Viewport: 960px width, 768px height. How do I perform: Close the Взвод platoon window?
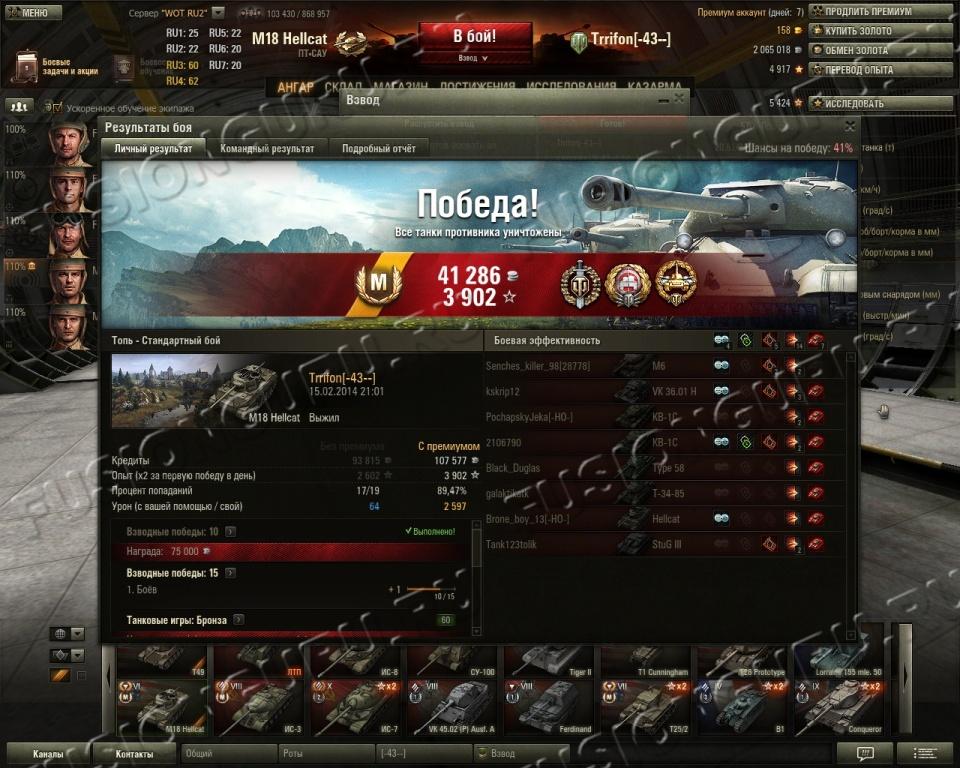click(x=680, y=99)
